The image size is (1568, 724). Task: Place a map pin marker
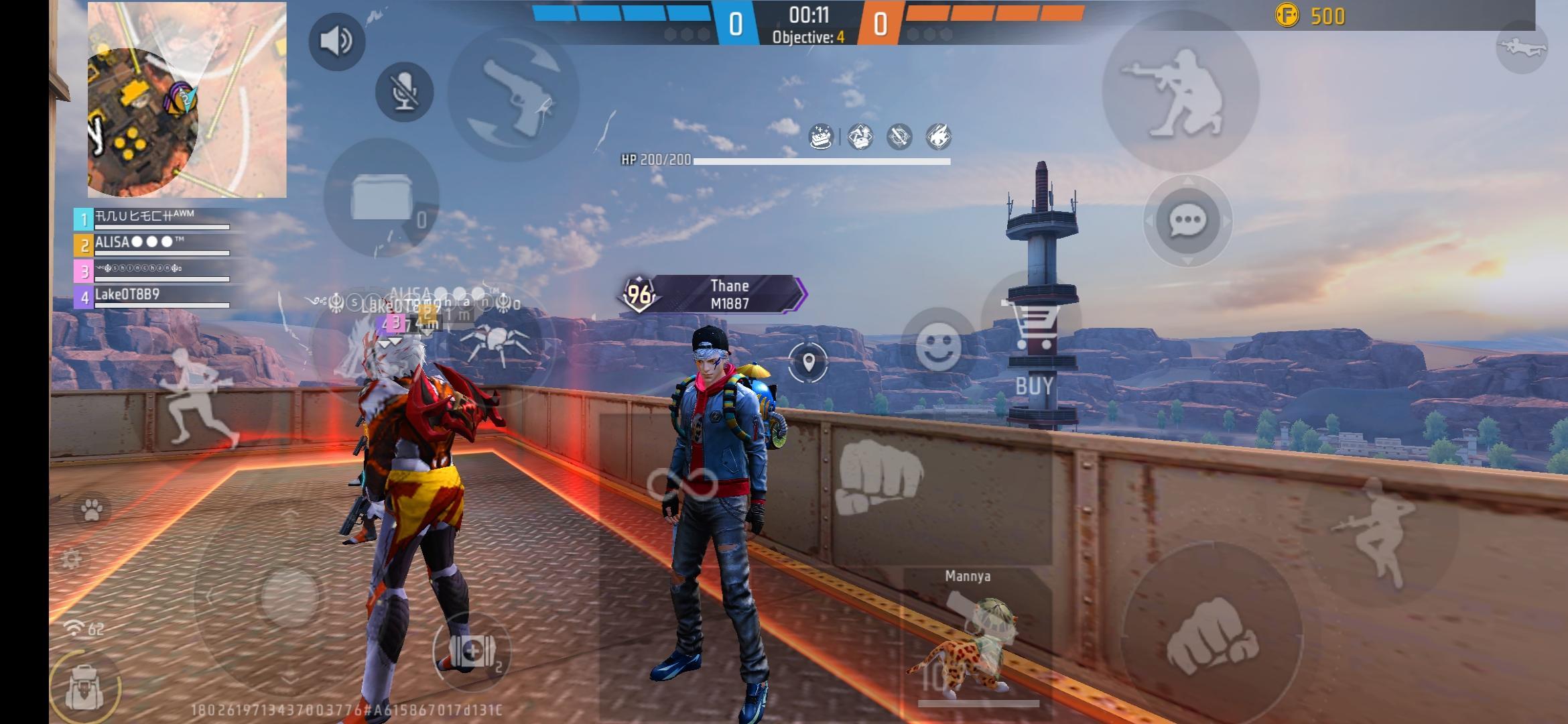808,363
